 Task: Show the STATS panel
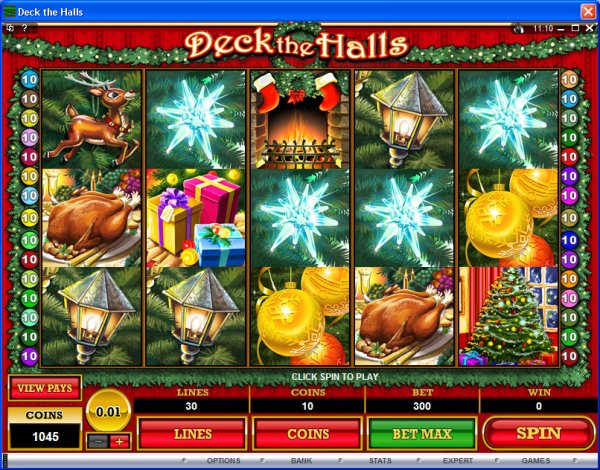tap(379, 461)
